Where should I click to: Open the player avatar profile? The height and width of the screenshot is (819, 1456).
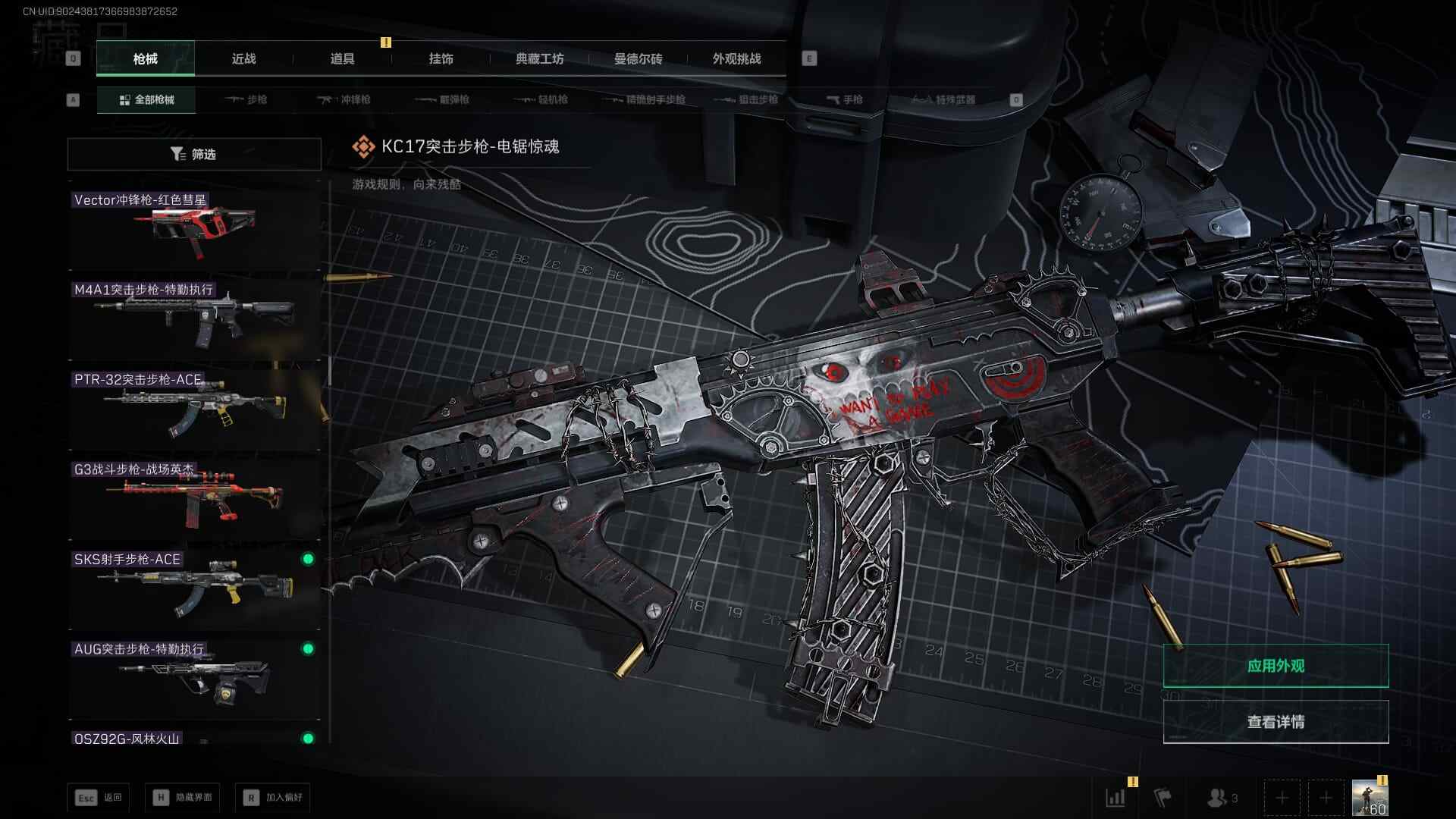coord(1370,798)
